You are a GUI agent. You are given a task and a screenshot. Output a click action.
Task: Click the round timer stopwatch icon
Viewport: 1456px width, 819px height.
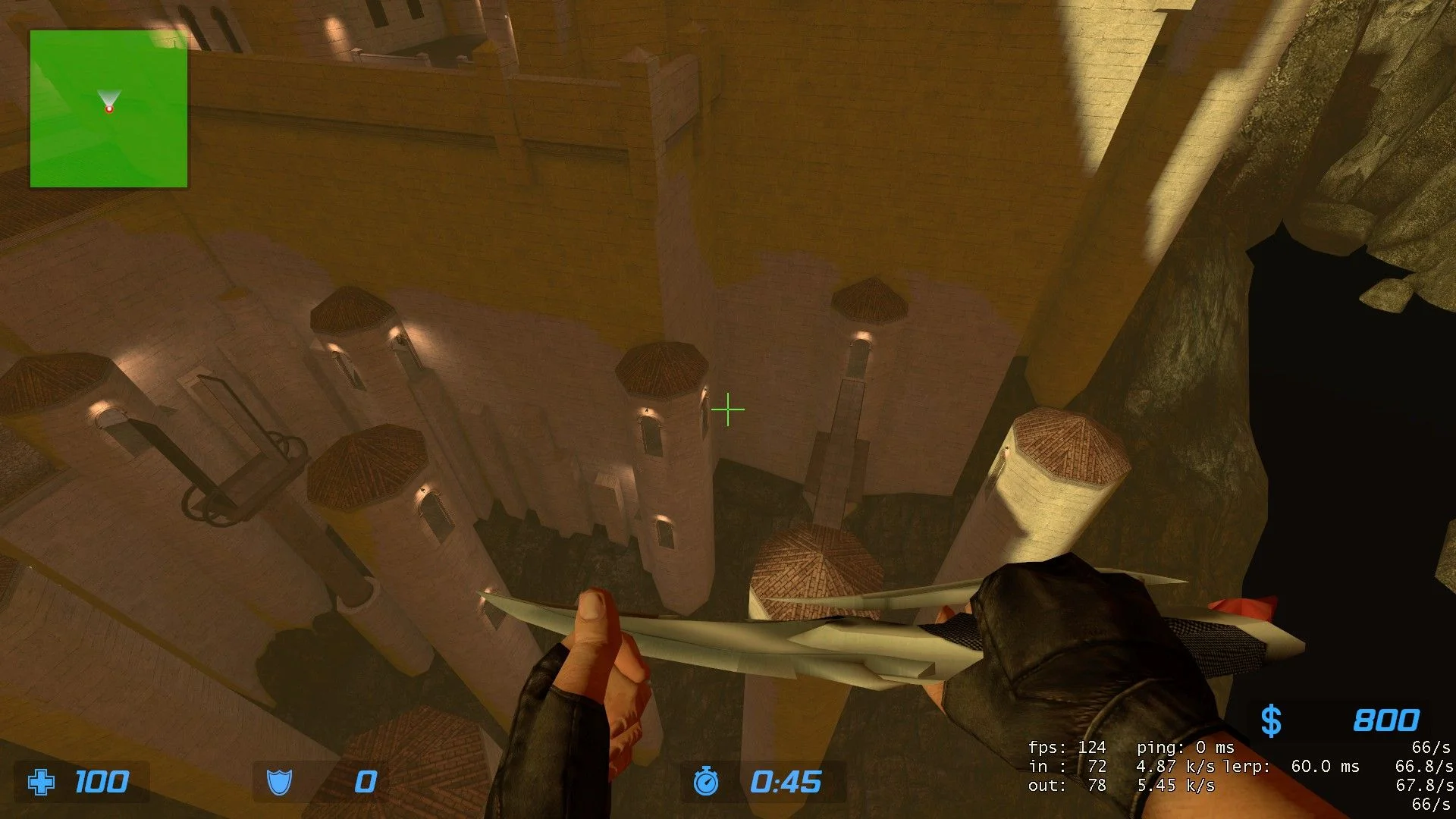[705, 781]
